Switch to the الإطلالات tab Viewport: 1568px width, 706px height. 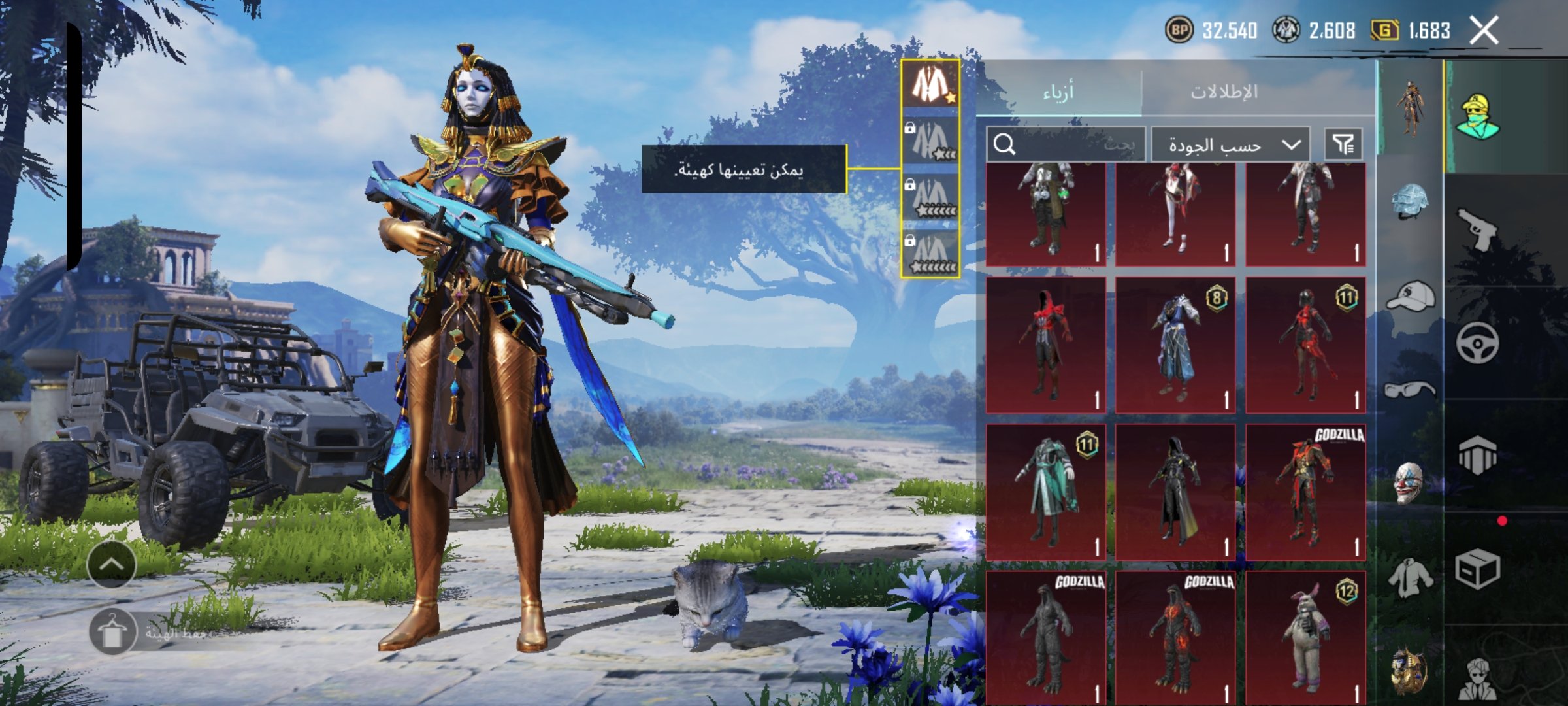tap(1224, 92)
